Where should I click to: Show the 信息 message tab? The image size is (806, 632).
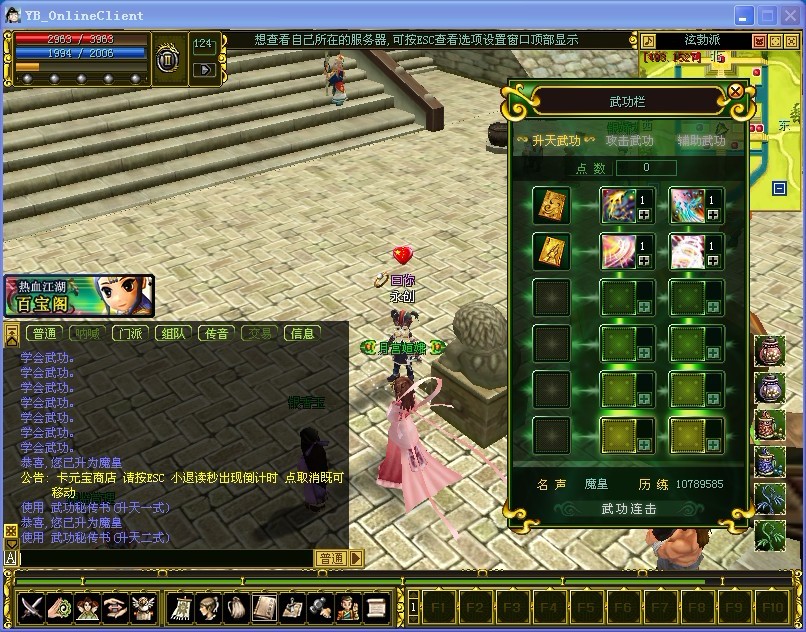pos(302,333)
